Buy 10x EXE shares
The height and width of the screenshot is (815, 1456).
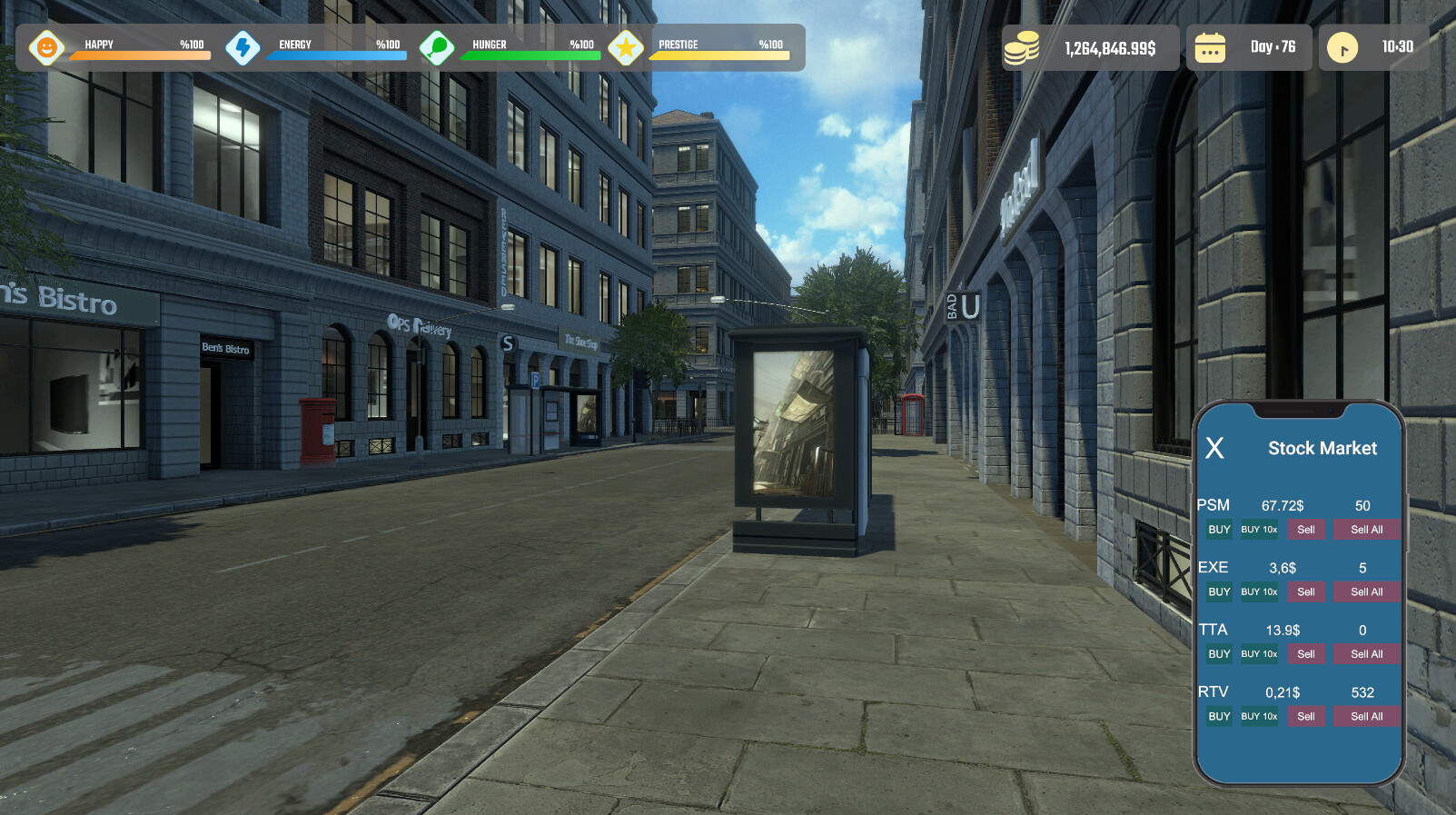[1258, 591]
